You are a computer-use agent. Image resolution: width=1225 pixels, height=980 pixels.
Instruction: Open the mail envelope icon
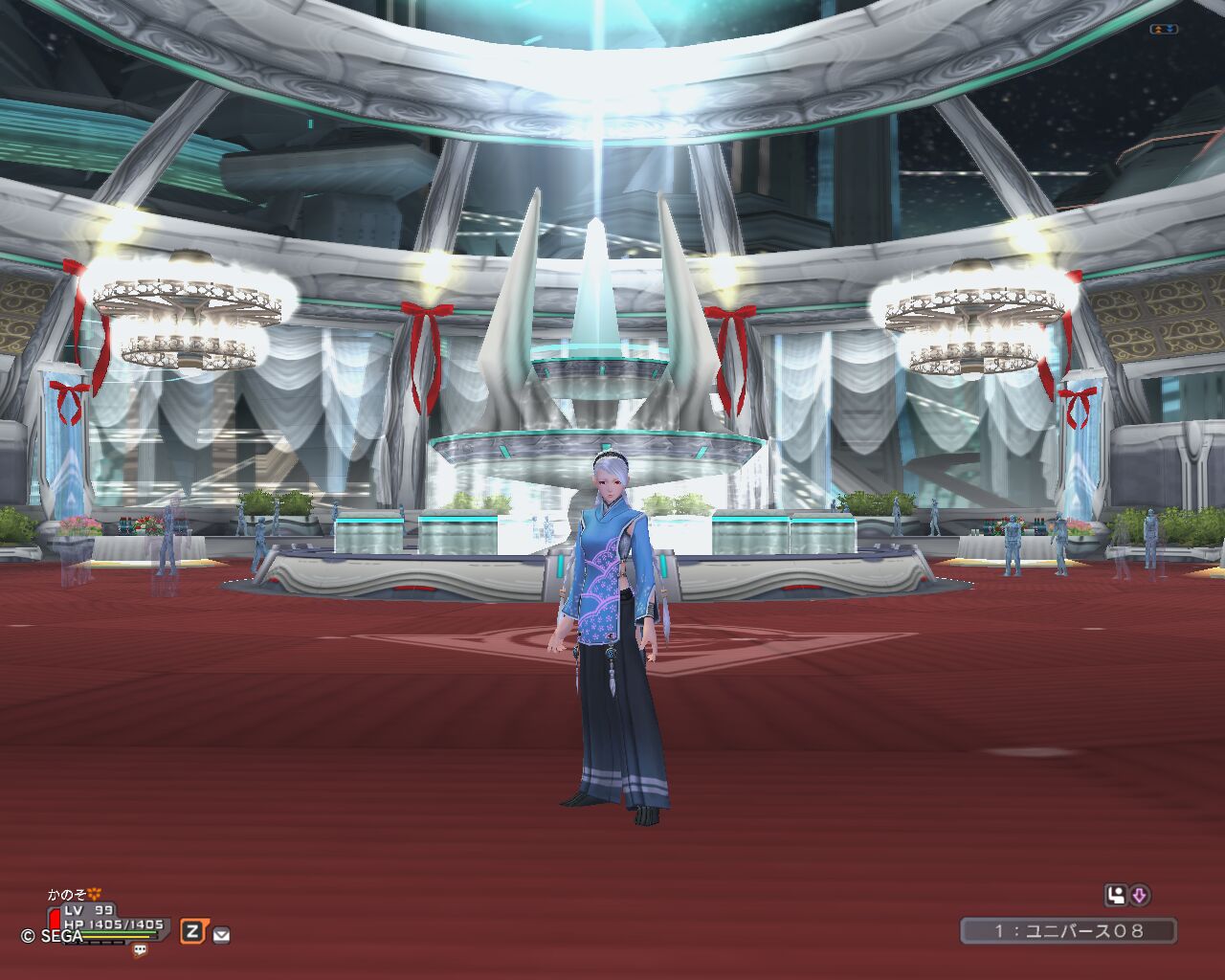pyautogui.click(x=221, y=934)
